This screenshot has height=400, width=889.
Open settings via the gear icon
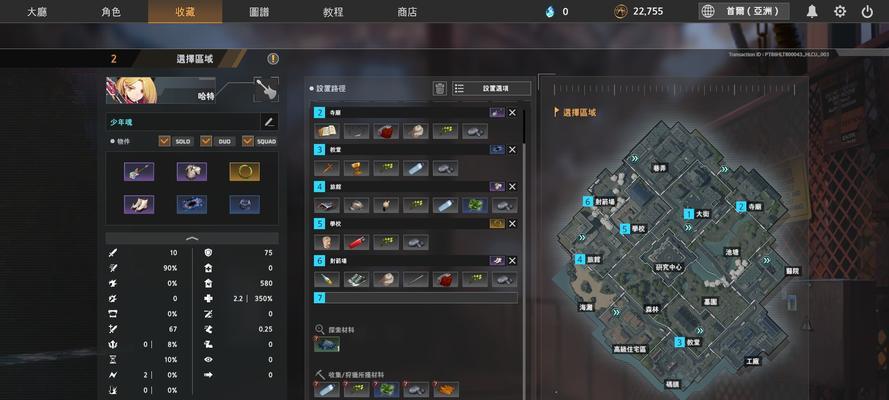pyautogui.click(x=840, y=12)
